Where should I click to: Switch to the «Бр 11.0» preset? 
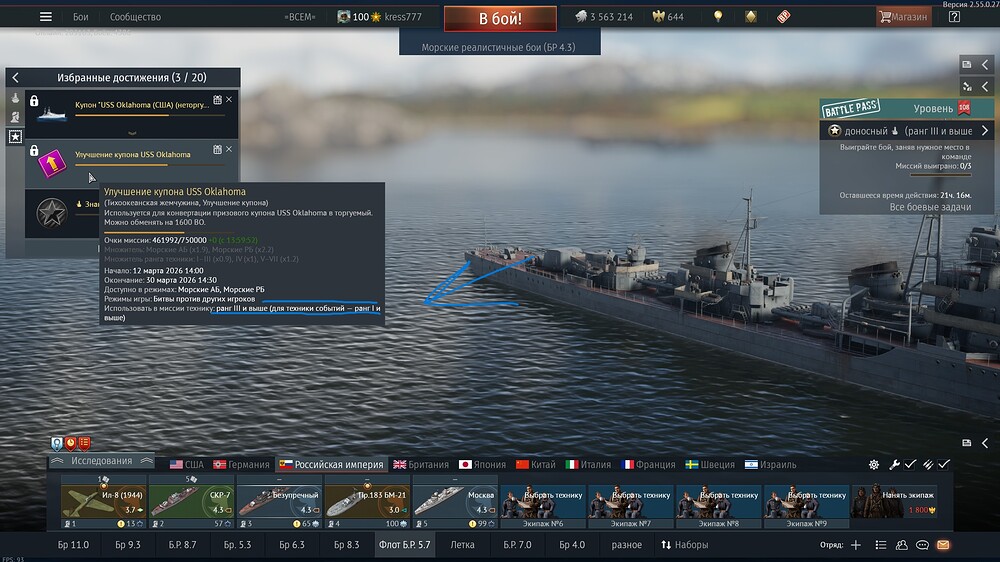coord(73,545)
